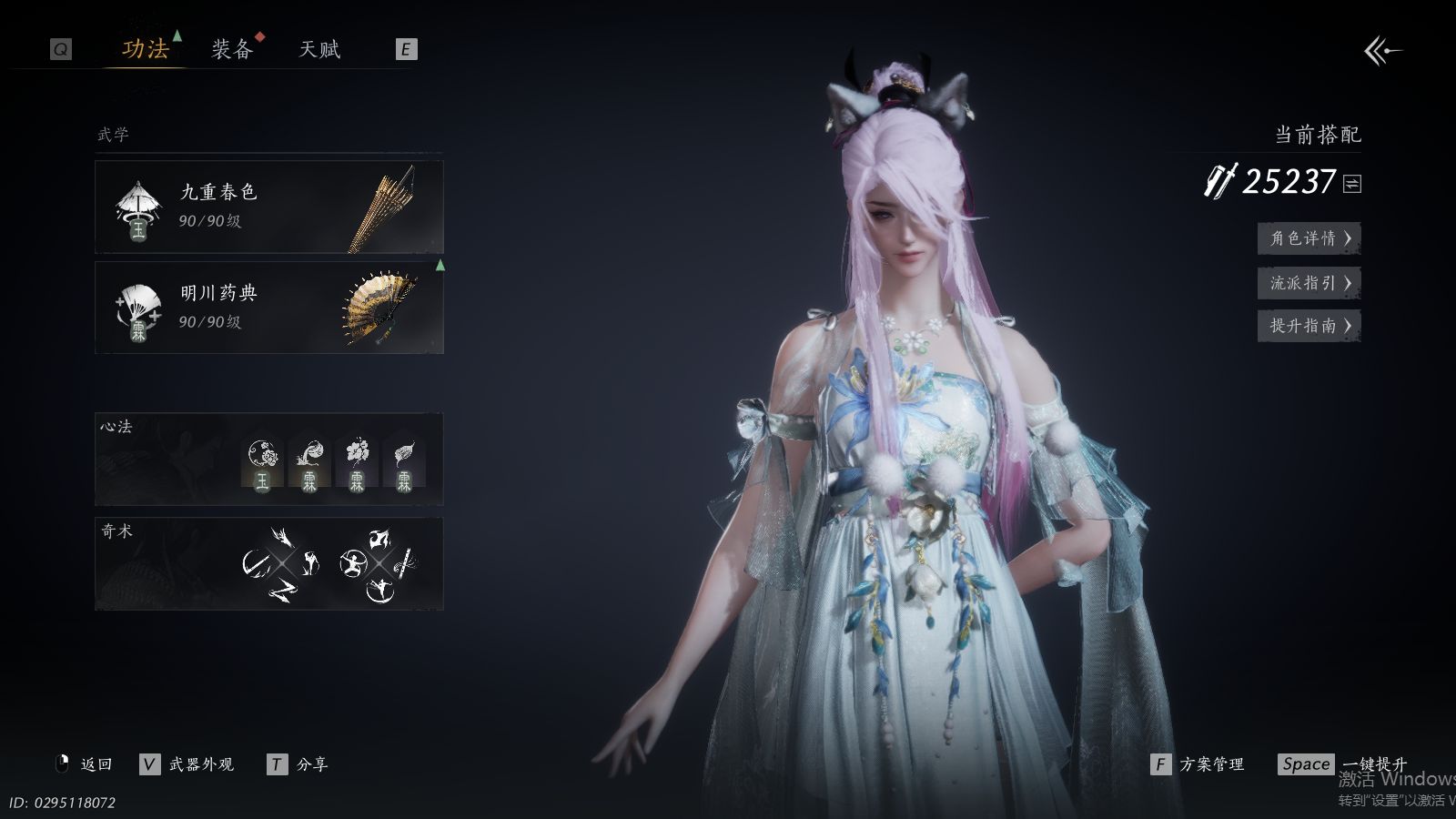Switch to the 天赋 talent tab

point(319,49)
